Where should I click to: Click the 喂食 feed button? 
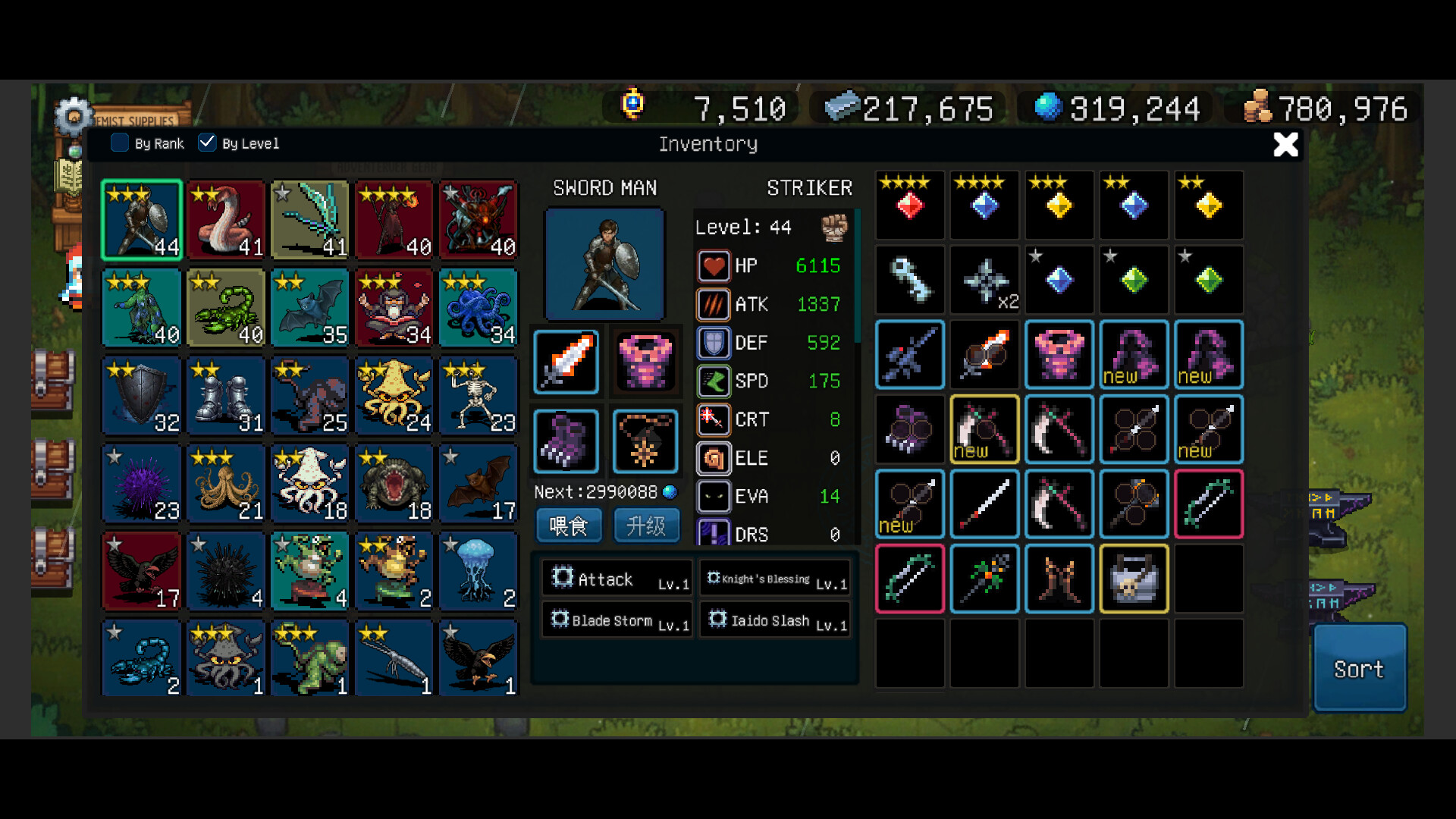pyautogui.click(x=569, y=526)
